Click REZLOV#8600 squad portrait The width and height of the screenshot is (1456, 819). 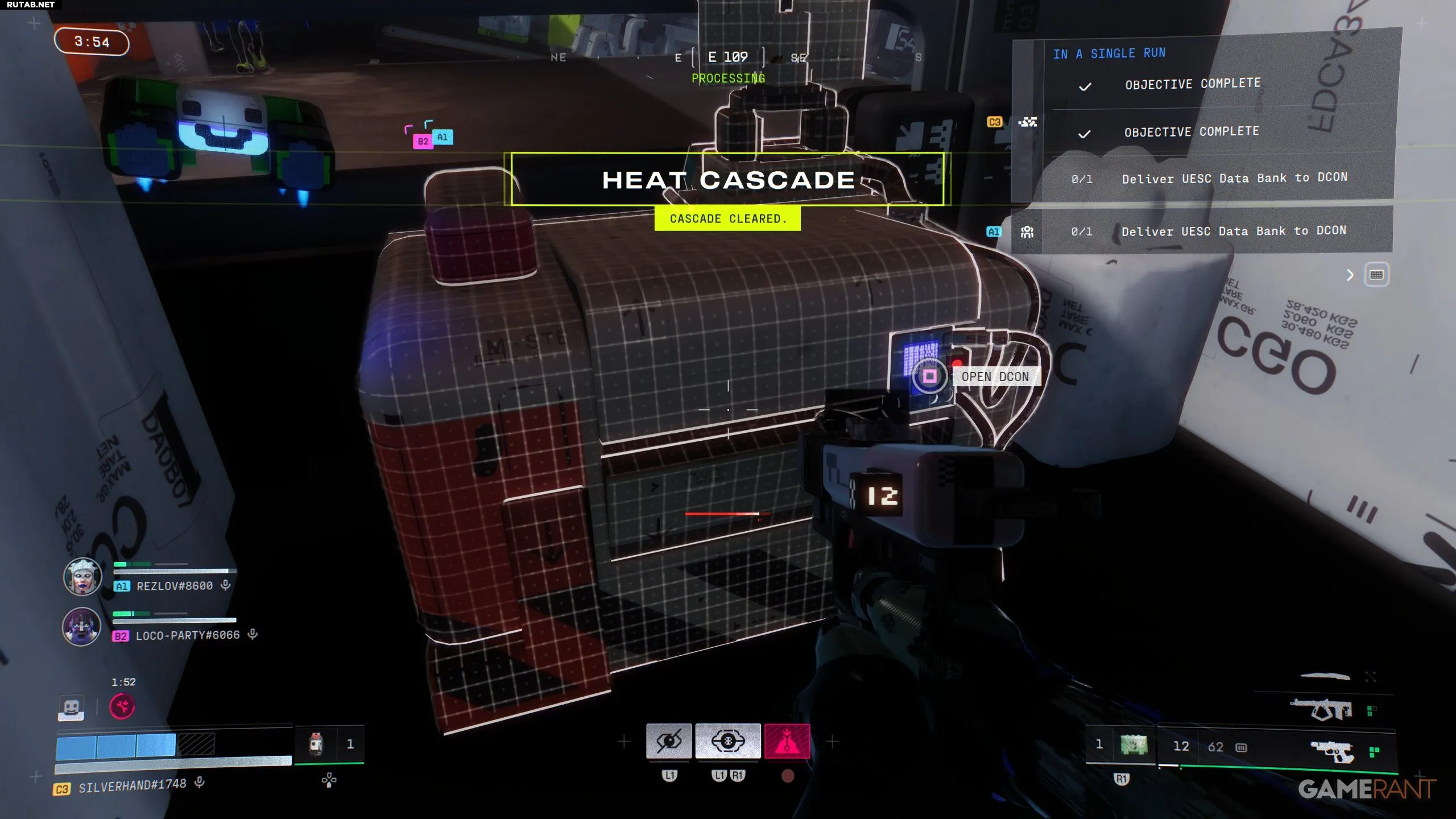click(x=82, y=577)
